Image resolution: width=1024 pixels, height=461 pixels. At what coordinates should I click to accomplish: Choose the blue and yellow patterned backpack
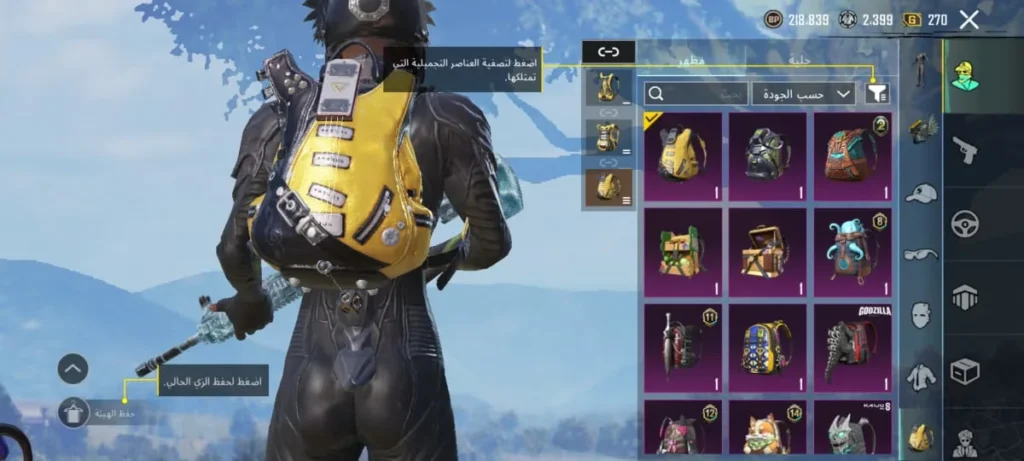[x=767, y=346]
